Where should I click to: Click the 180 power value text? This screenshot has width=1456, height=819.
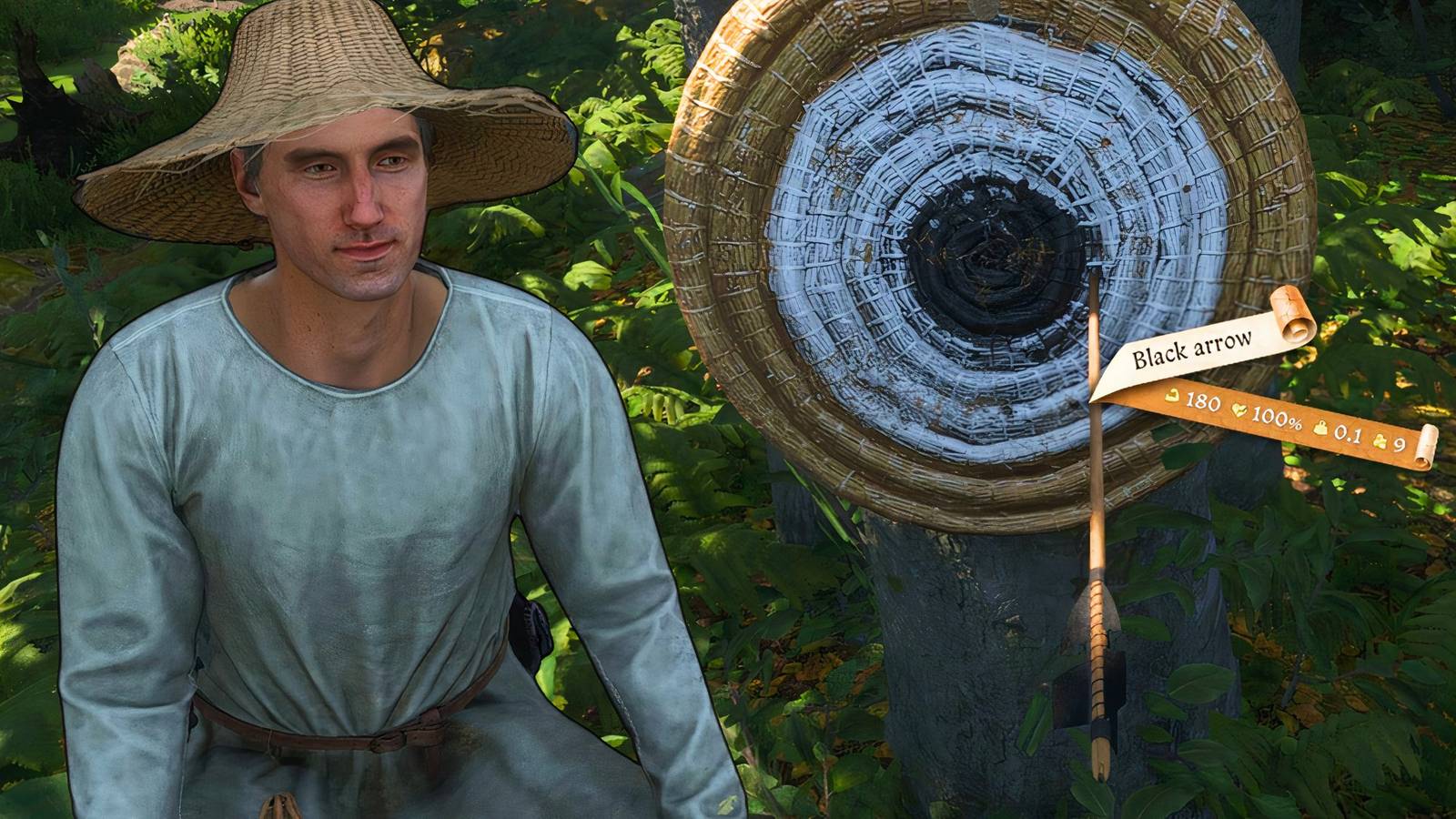[1203, 401]
